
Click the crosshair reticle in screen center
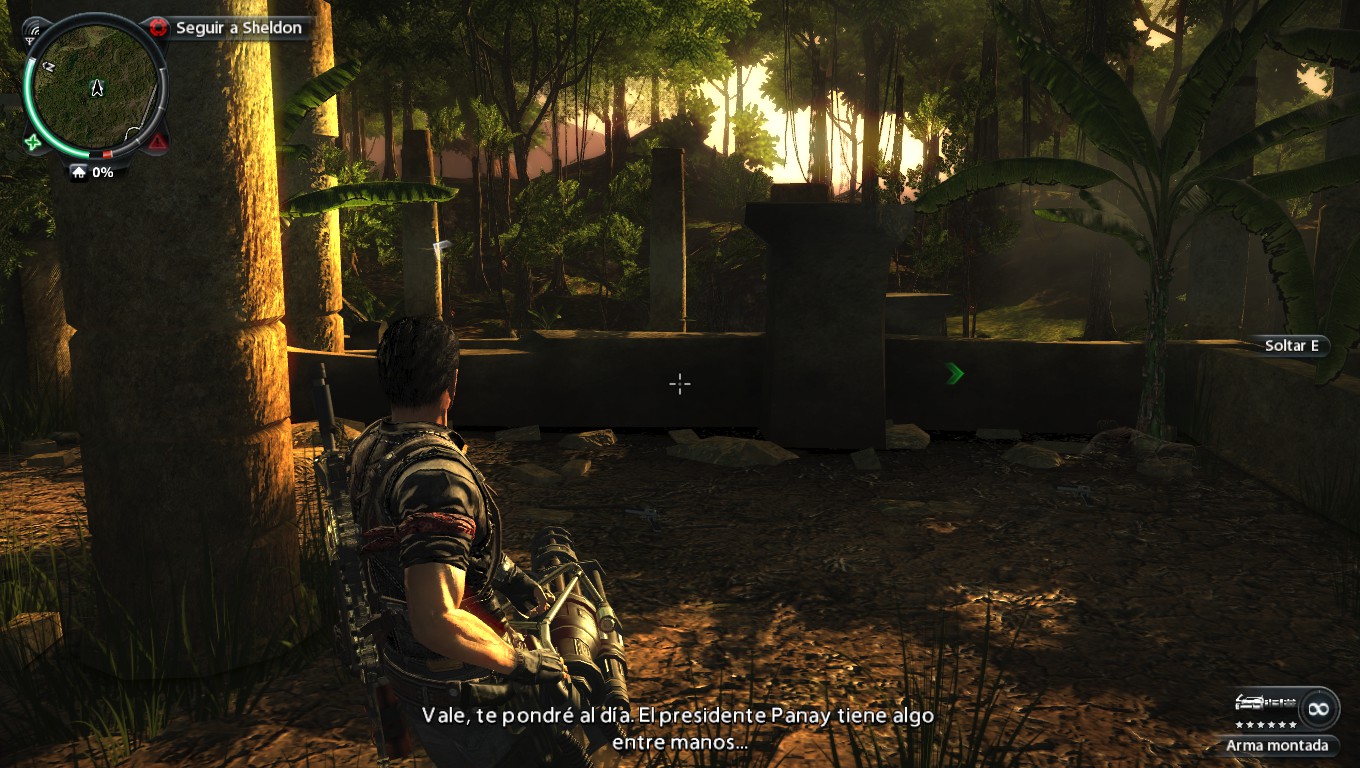pos(680,384)
